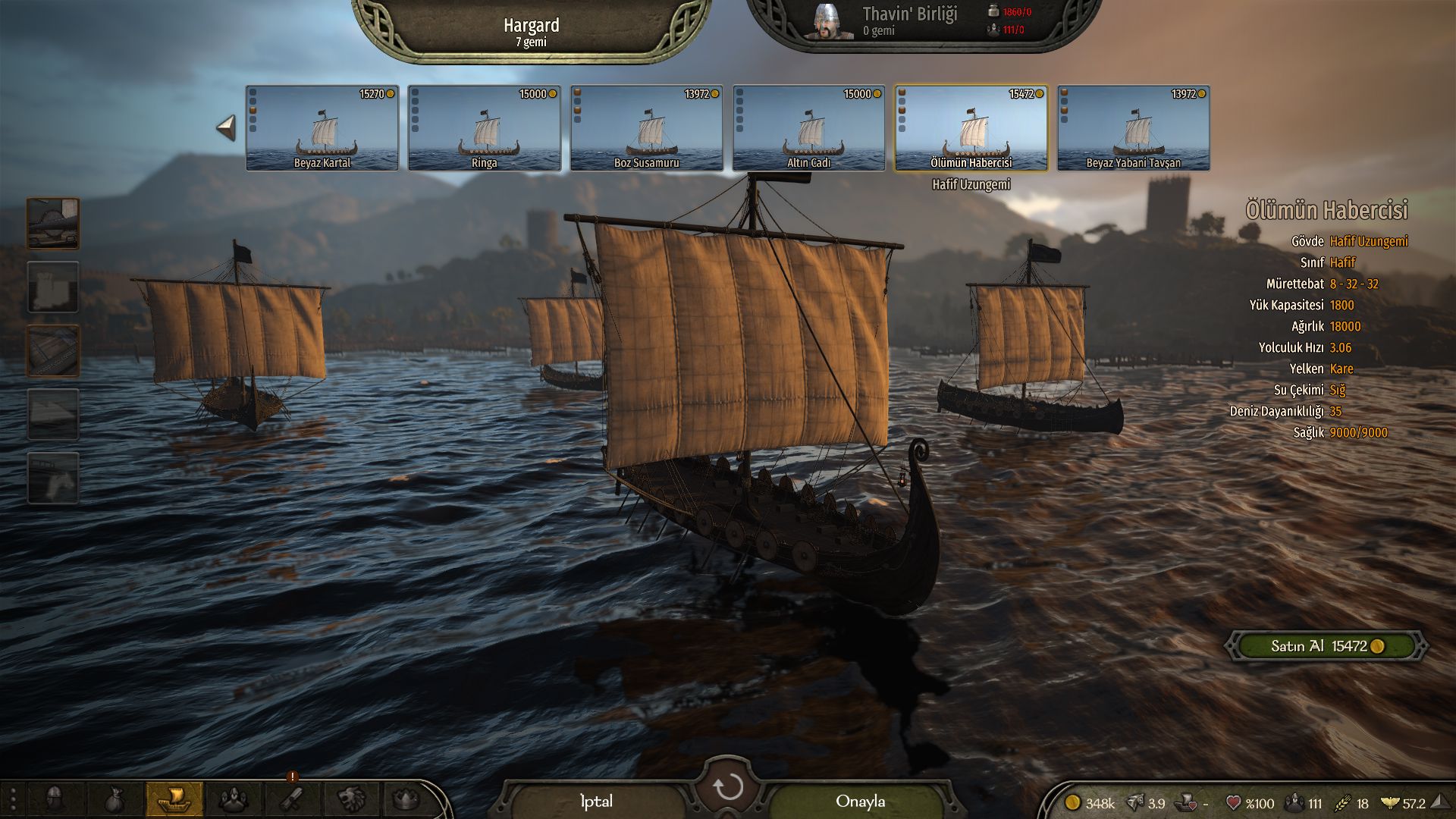Click the three-dot menu icon
This screenshot has height=819, width=1456.
(x=13, y=800)
